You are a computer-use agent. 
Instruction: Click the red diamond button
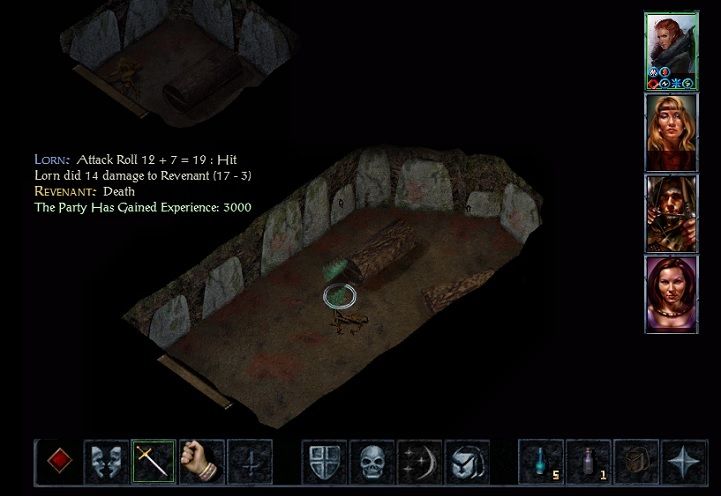[x=57, y=462]
